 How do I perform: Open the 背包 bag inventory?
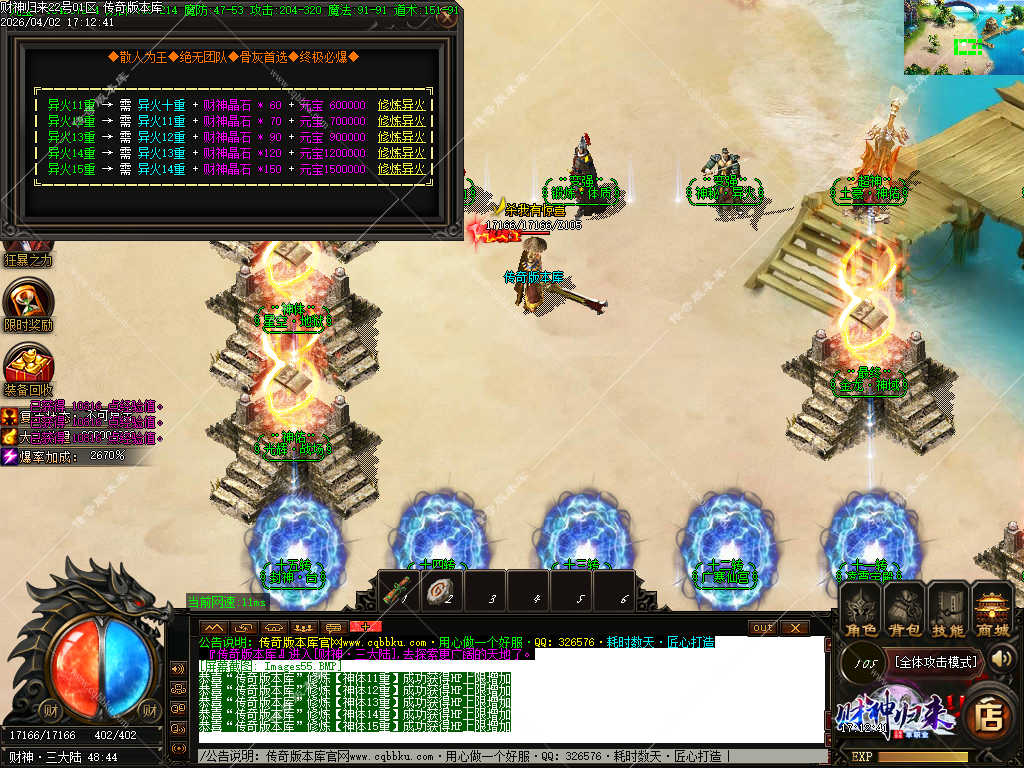click(x=904, y=610)
